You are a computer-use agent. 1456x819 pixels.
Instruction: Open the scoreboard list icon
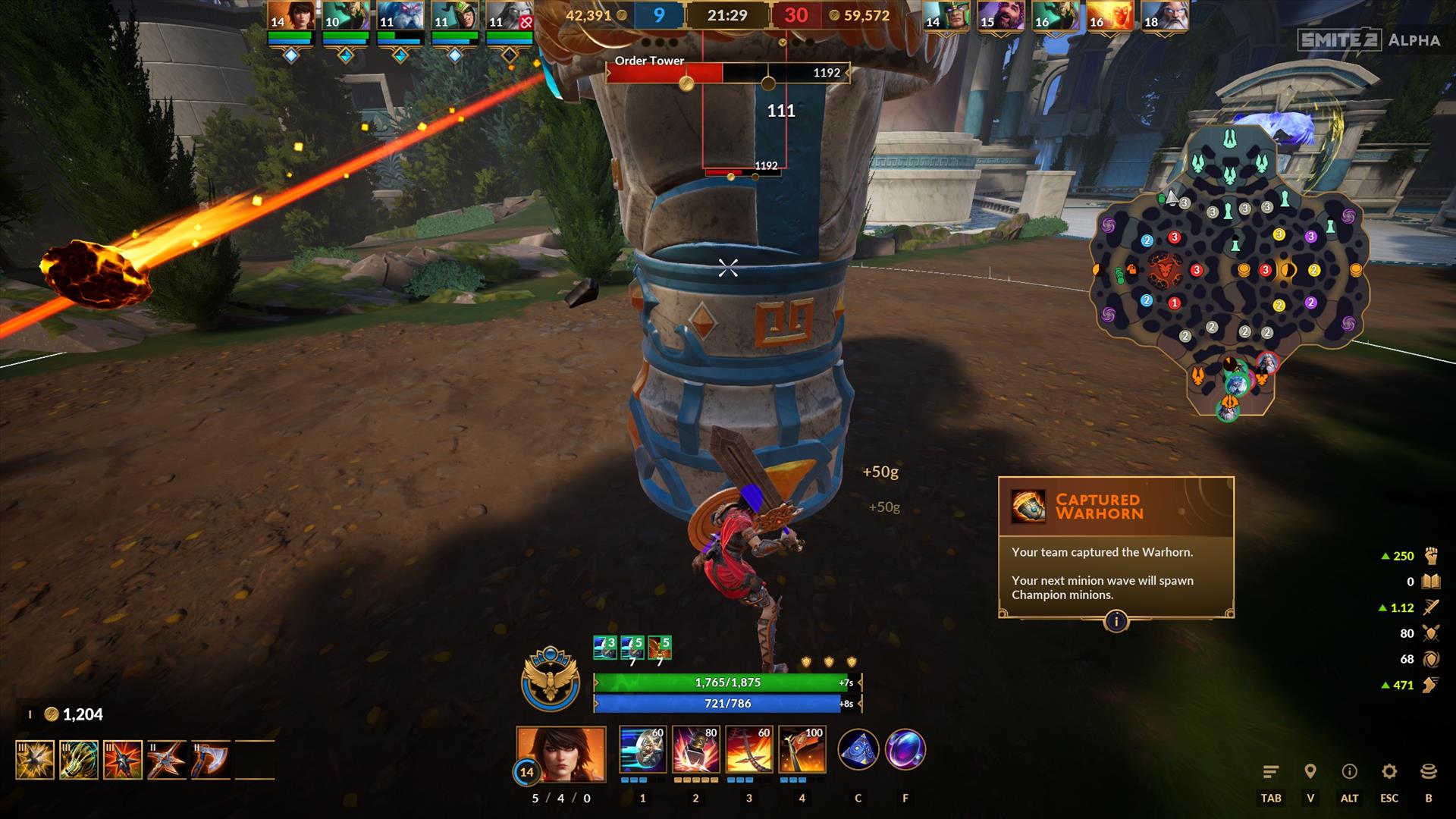coord(1271,772)
